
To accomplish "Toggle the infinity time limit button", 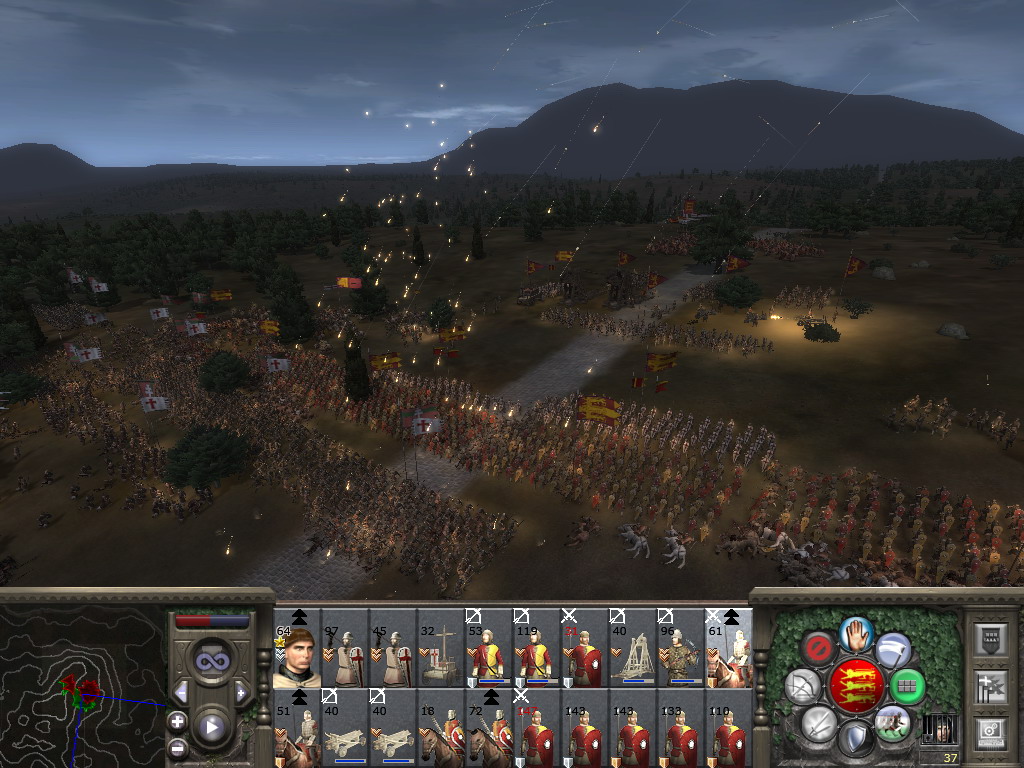I will click(x=211, y=661).
